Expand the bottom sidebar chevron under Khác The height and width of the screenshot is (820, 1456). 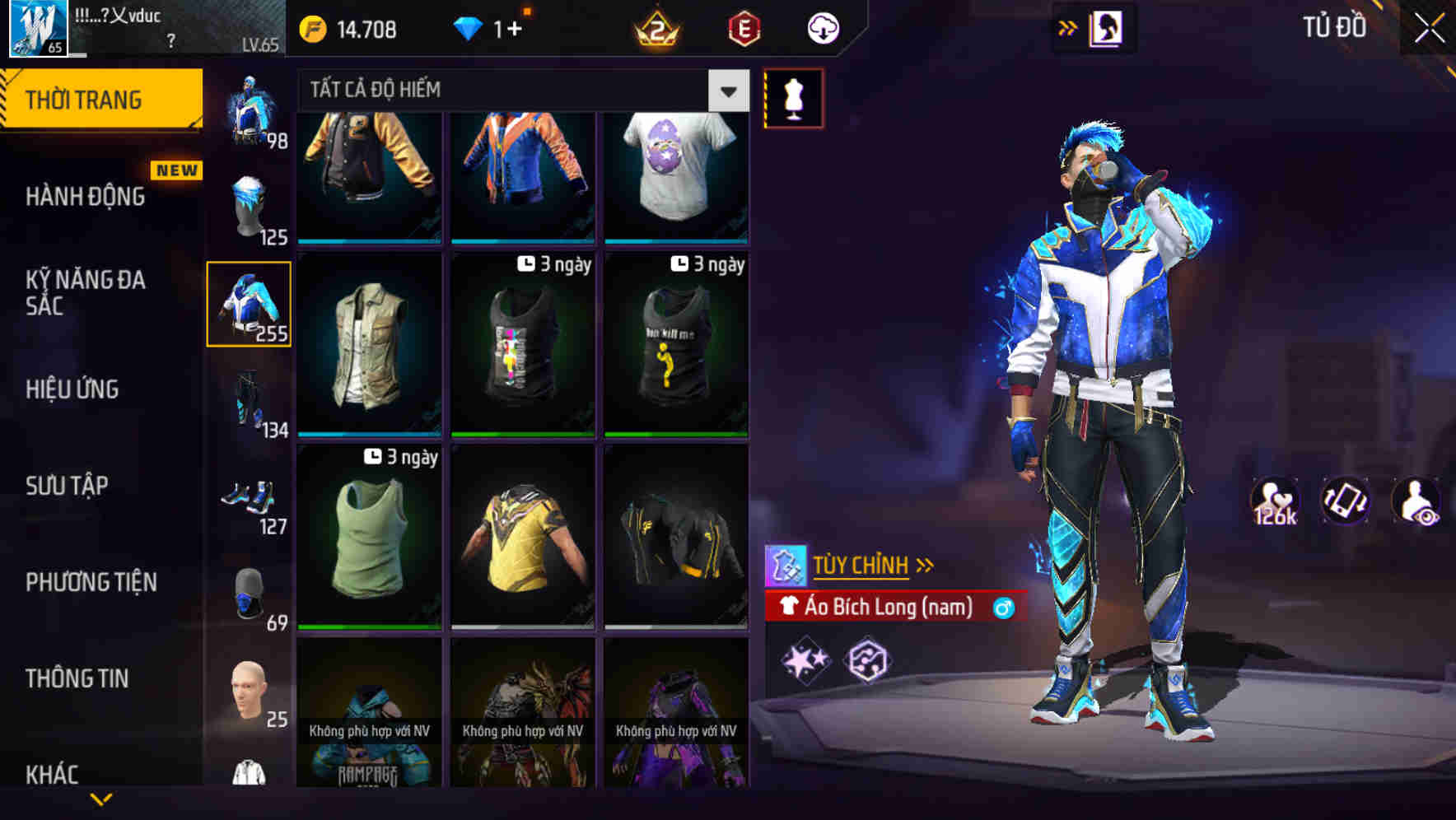coord(102,800)
